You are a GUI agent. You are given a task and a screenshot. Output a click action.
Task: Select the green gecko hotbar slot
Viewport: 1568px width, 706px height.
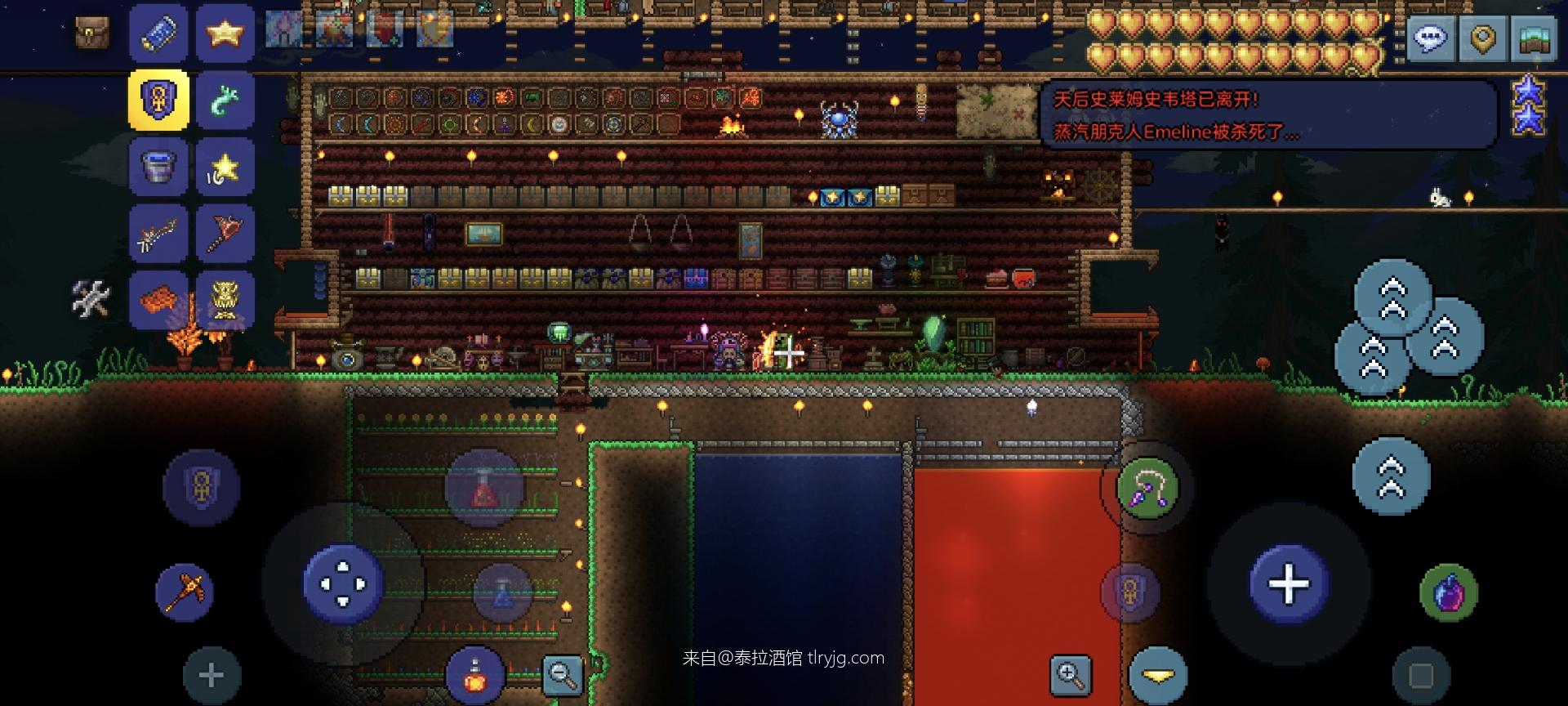[225, 101]
